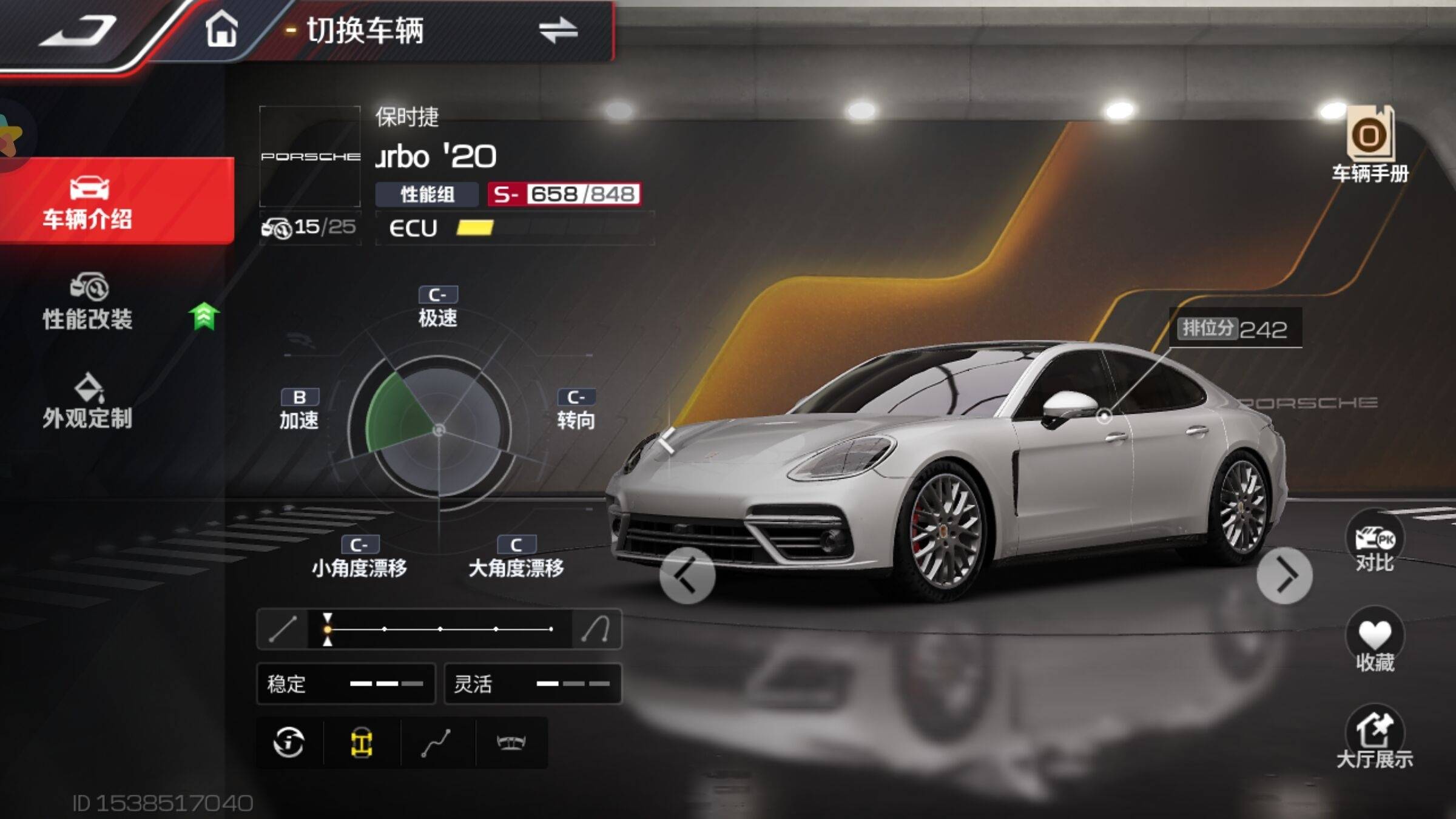Viewport: 1456px width, 819px height.
Task: Select the spoiler wing icon
Action: (511, 743)
